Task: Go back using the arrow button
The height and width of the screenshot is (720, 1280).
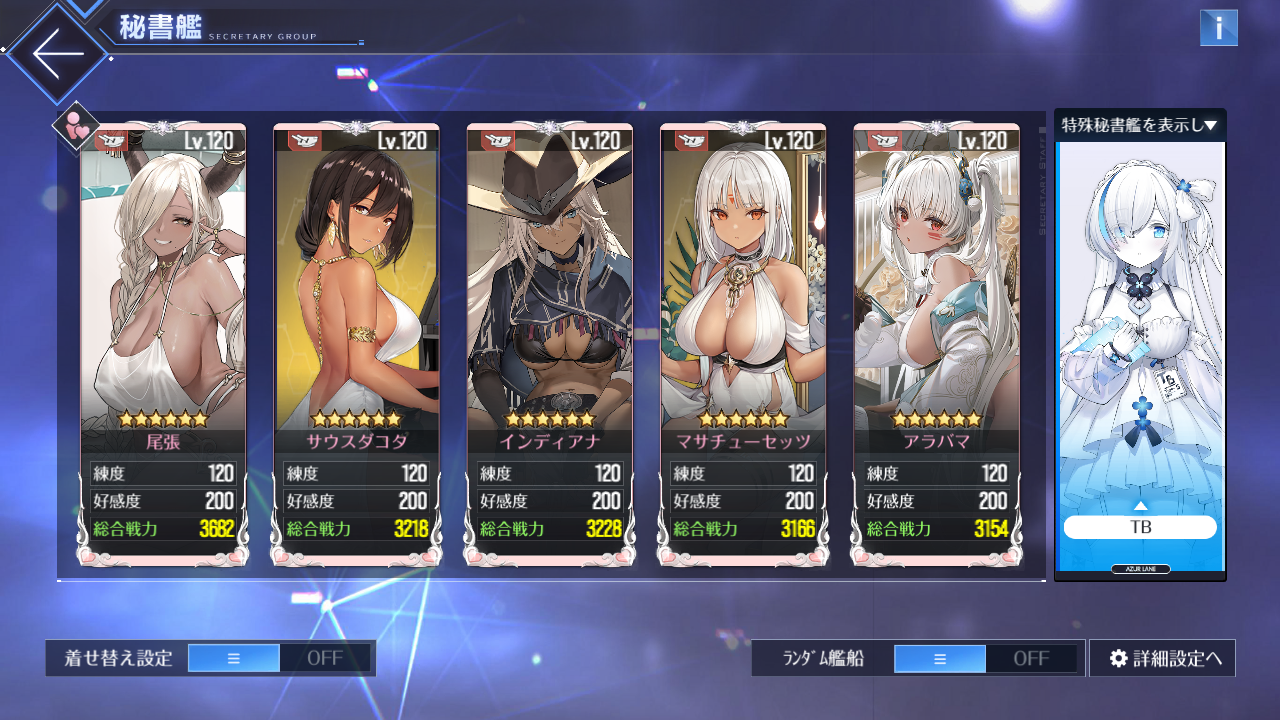Action: tap(57, 53)
